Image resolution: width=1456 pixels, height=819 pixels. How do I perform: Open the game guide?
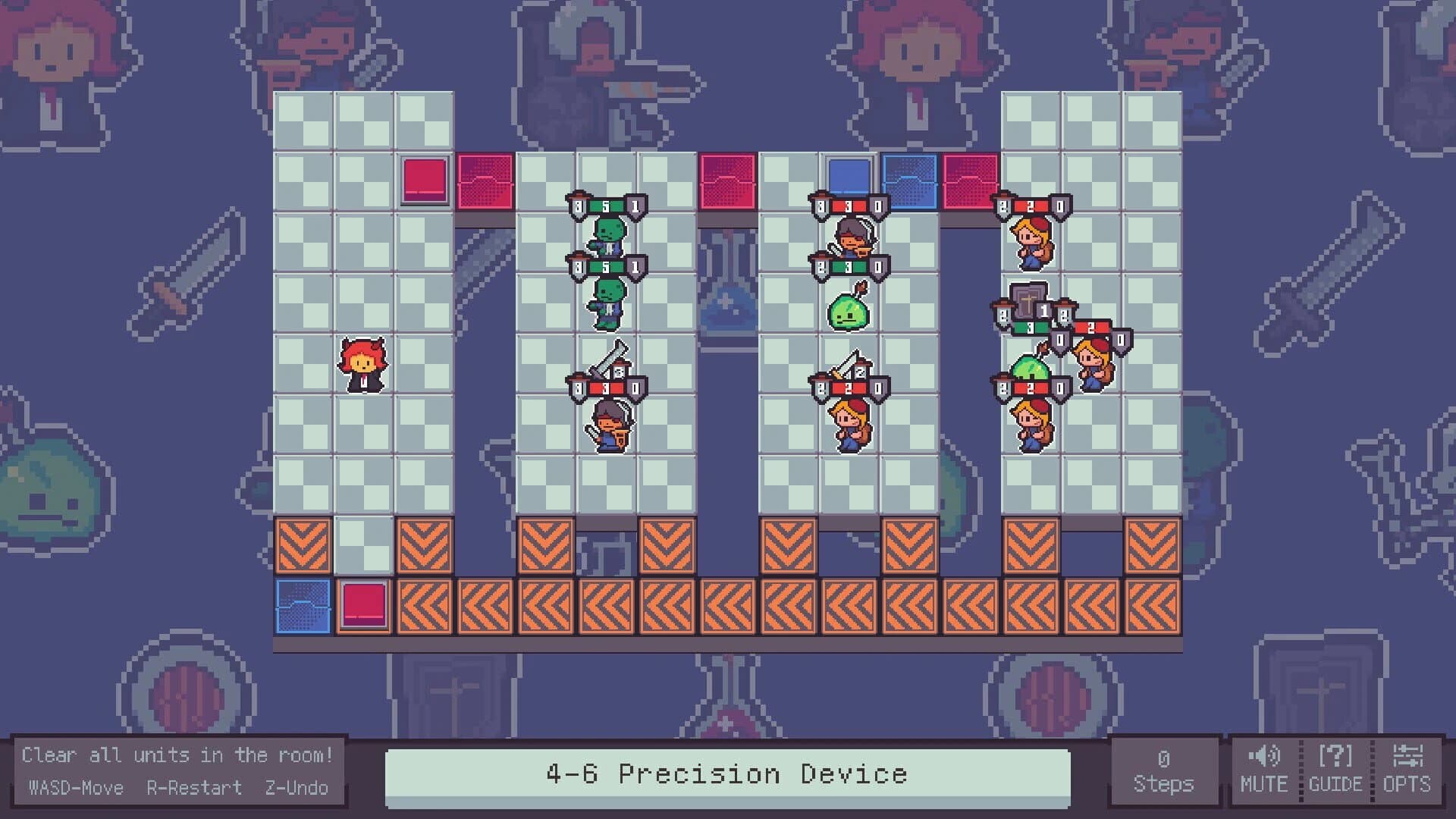click(x=1338, y=773)
